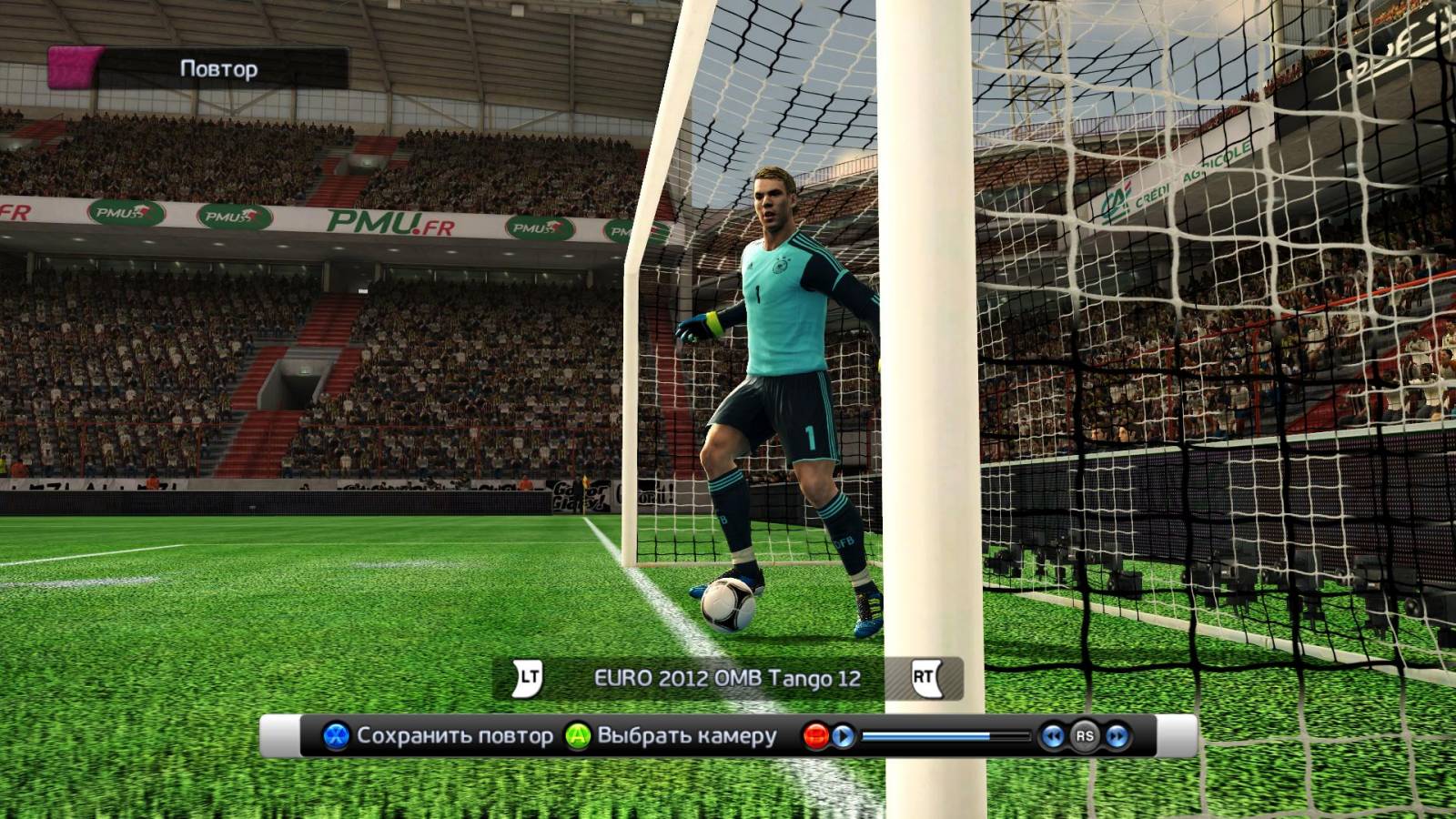Fast-forward the replay with double-arrow button
This screenshot has width=1456, height=819.
coord(1117,736)
